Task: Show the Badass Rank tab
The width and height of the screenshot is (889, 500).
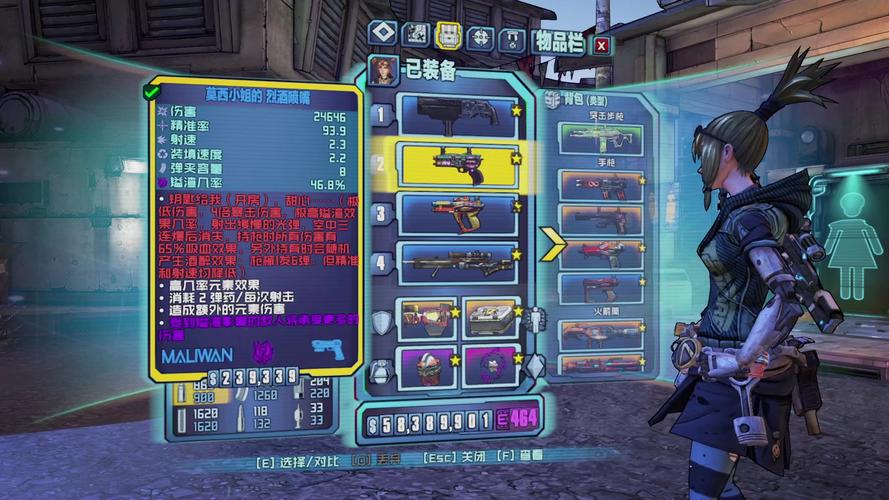Action: tap(512, 39)
